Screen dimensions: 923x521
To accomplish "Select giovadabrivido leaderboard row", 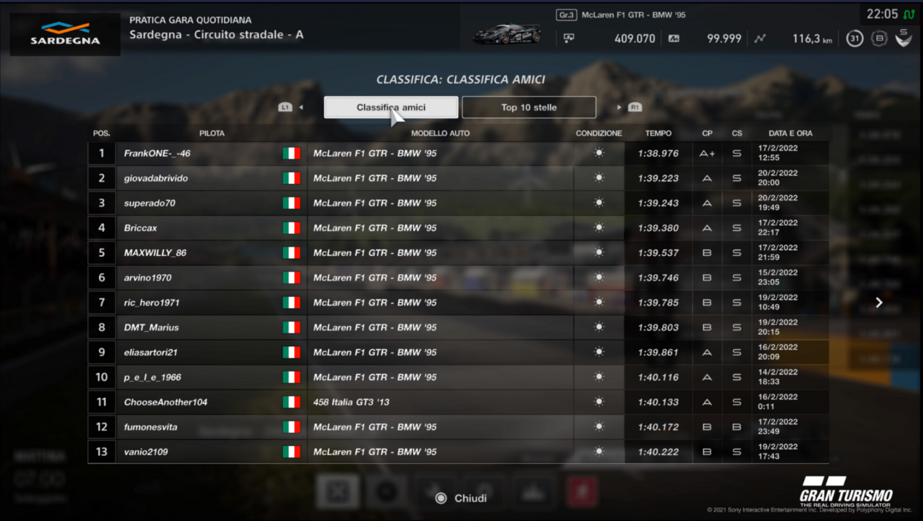I will (x=458, y=178).
